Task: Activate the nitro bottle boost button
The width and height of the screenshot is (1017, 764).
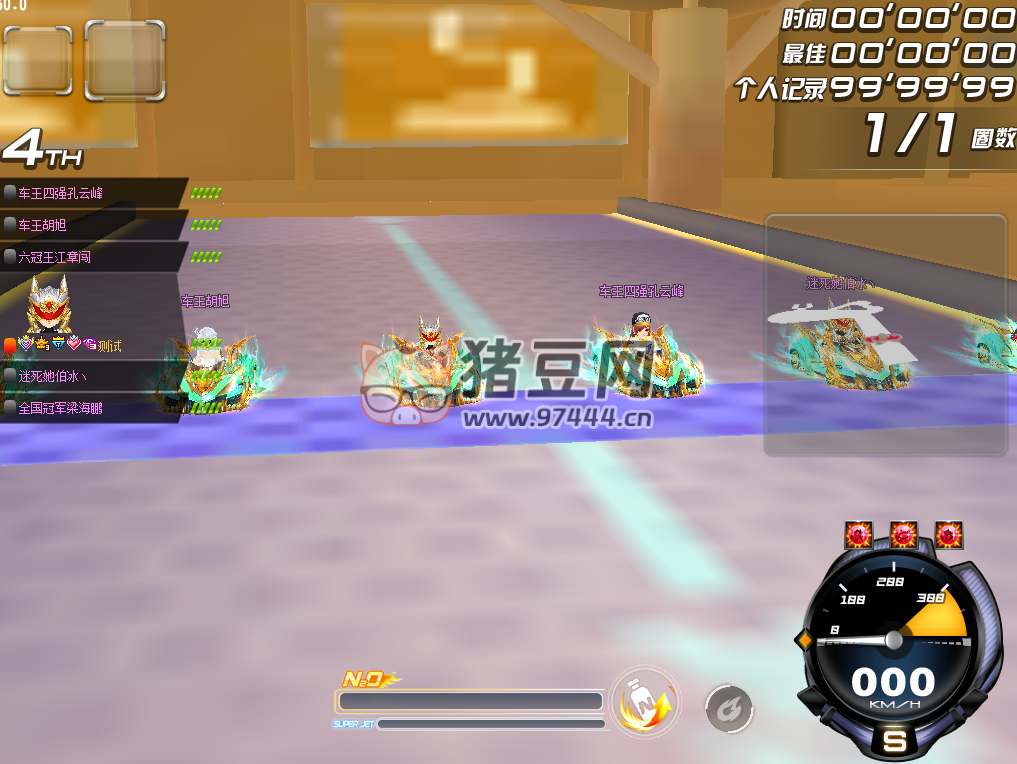Action: click(x=644, y=703)
